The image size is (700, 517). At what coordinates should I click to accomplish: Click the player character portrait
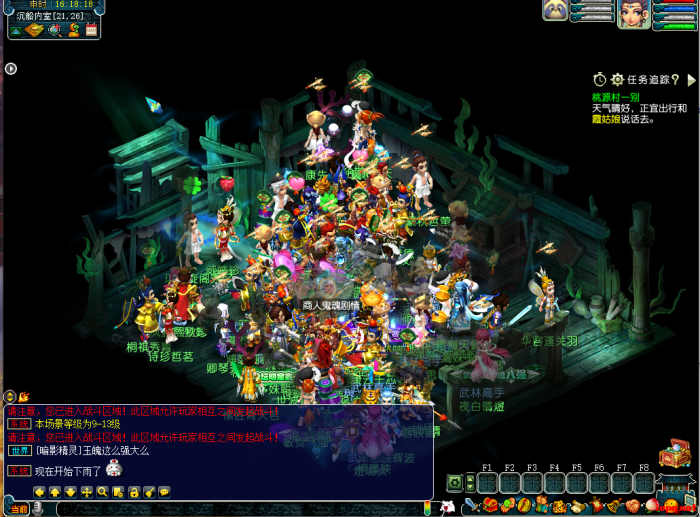click(x=632, y=13)
